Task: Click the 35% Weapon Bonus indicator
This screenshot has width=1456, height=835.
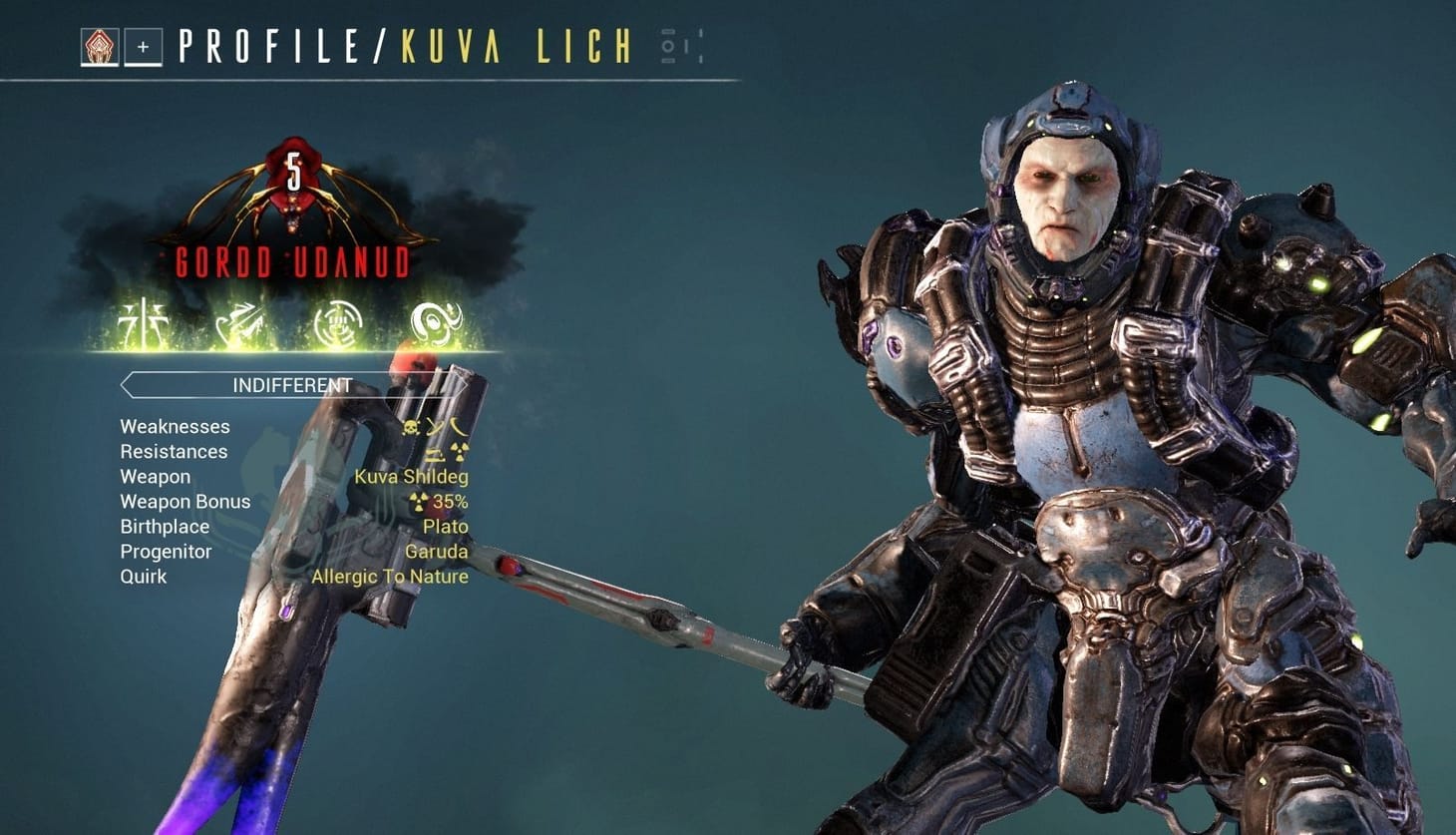Action: [437, 501]
